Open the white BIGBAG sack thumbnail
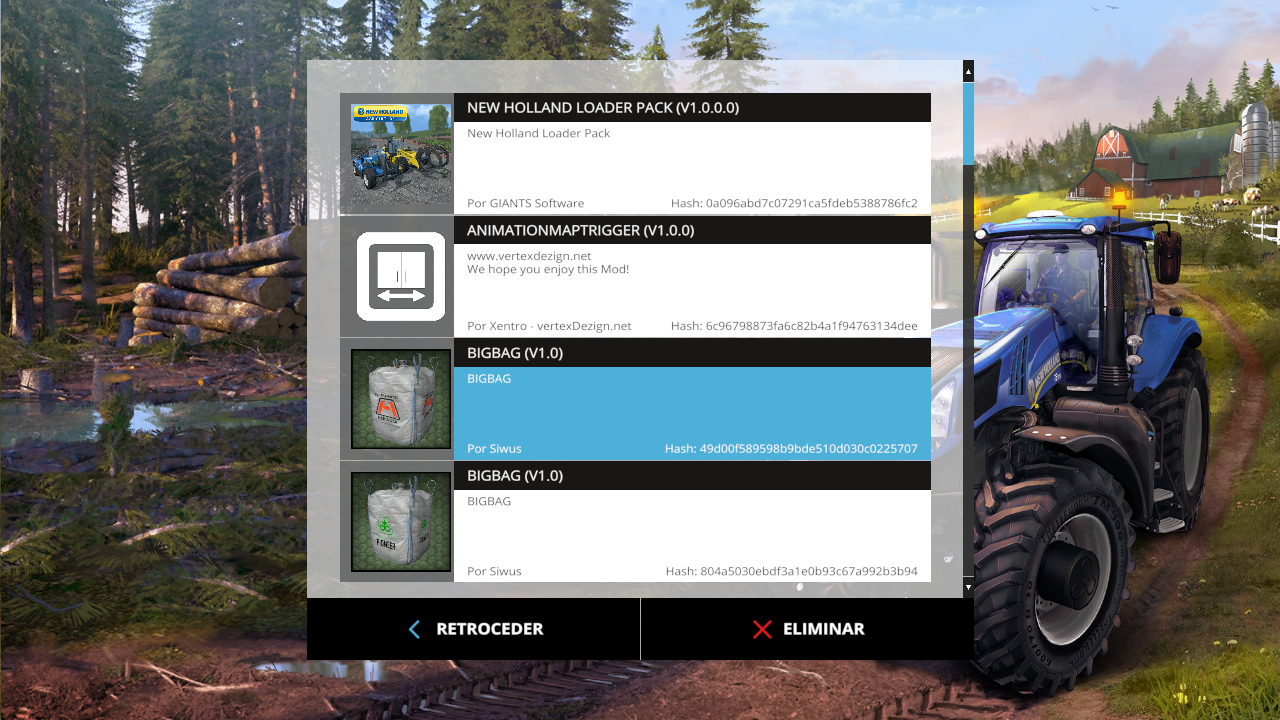The width and height of the screenshot is (1280, 720). tap(400, 398)
